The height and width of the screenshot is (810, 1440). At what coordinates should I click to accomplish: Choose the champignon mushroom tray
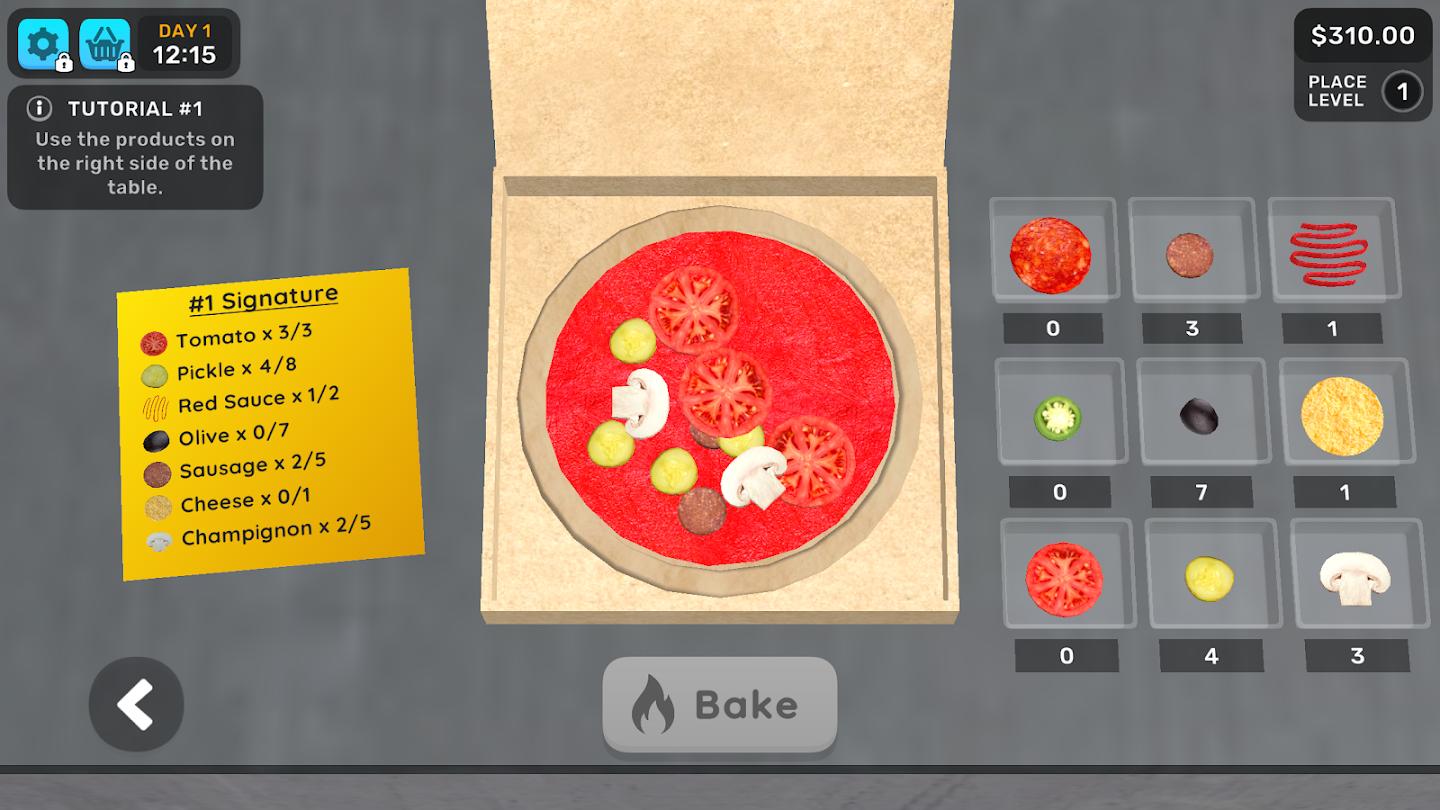[1355, 579]
